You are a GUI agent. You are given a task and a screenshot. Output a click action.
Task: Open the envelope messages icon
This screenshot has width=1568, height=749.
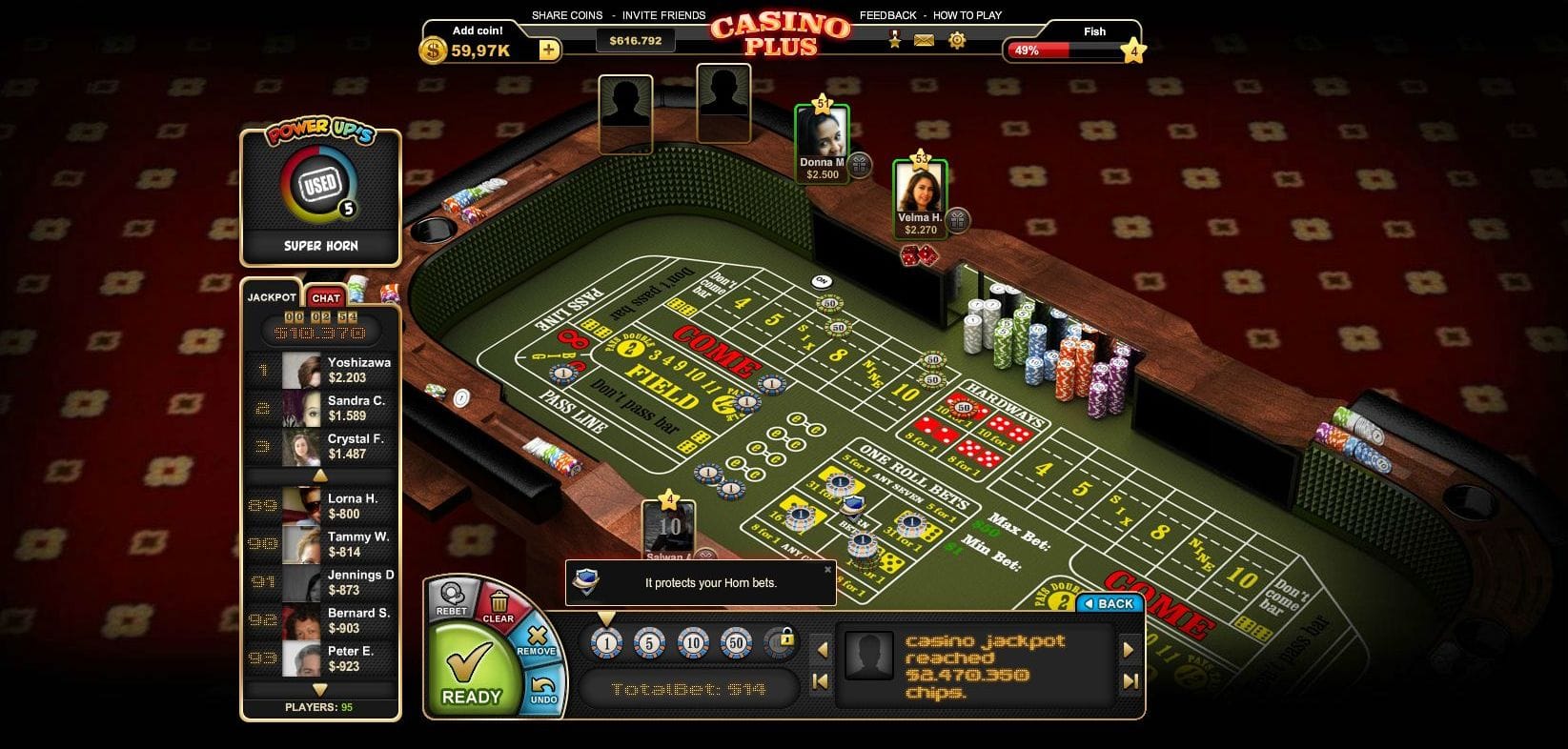(924, 40)
